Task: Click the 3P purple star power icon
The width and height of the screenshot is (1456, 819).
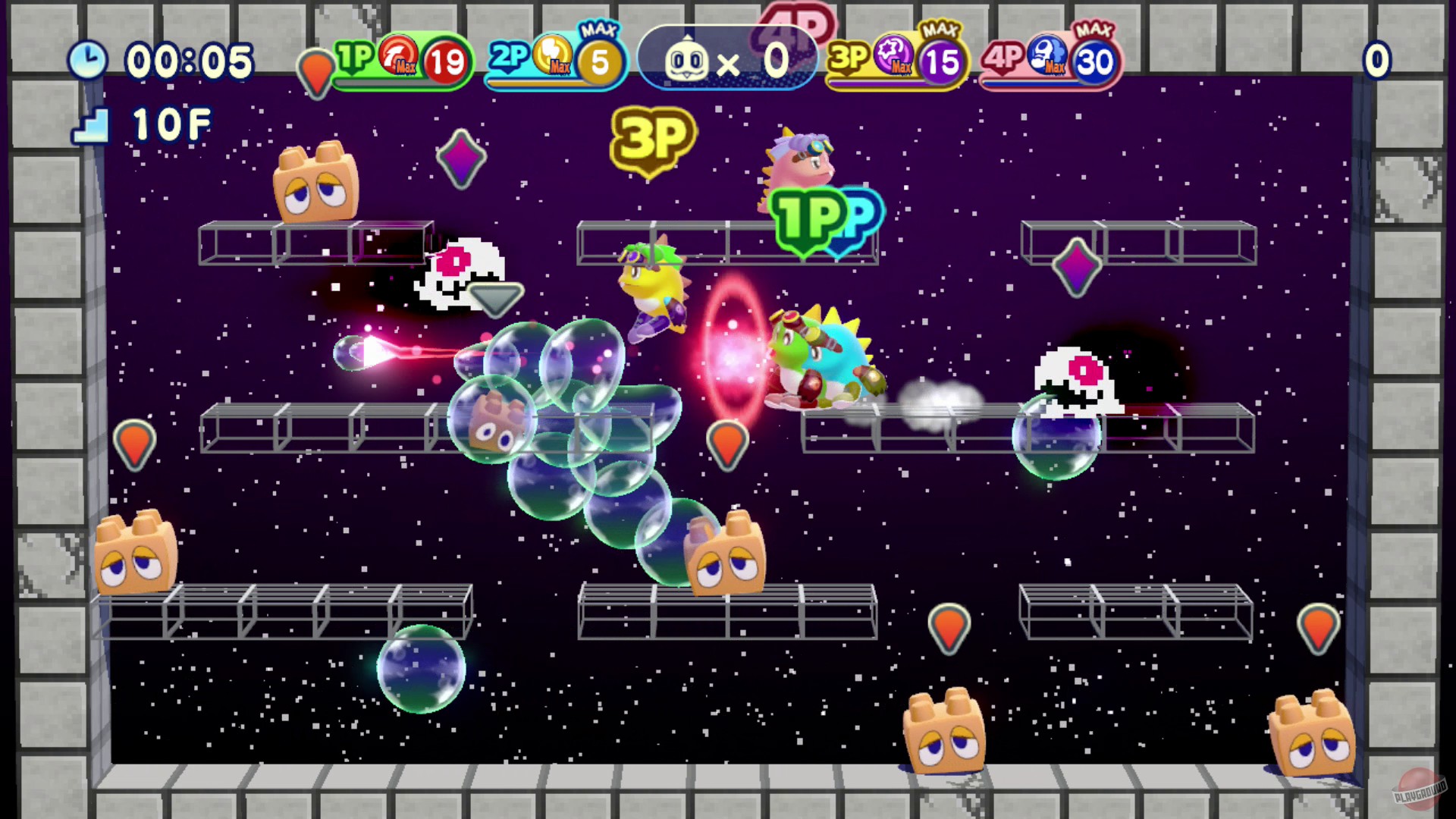Action: [x=894, y=57]
